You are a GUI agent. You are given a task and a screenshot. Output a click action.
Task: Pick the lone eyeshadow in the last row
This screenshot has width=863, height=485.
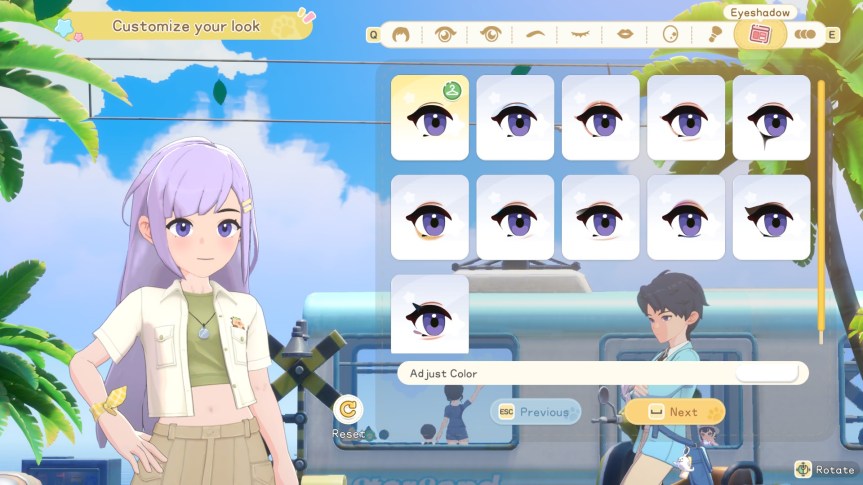pyautogui.click(x=429, y=314)
